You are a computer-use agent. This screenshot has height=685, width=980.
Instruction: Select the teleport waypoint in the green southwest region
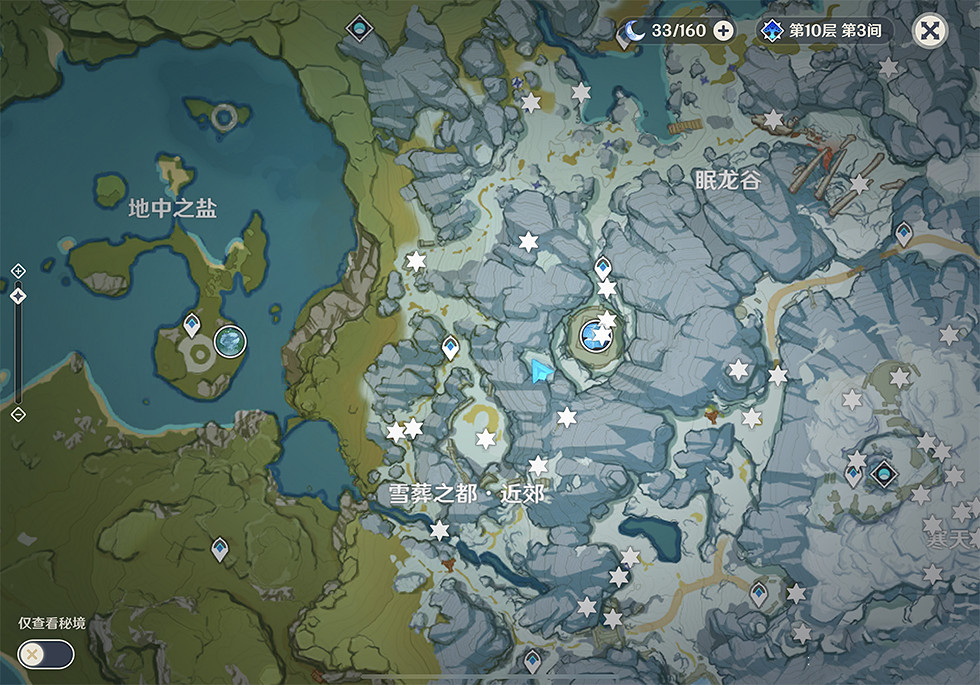(219, 548)
